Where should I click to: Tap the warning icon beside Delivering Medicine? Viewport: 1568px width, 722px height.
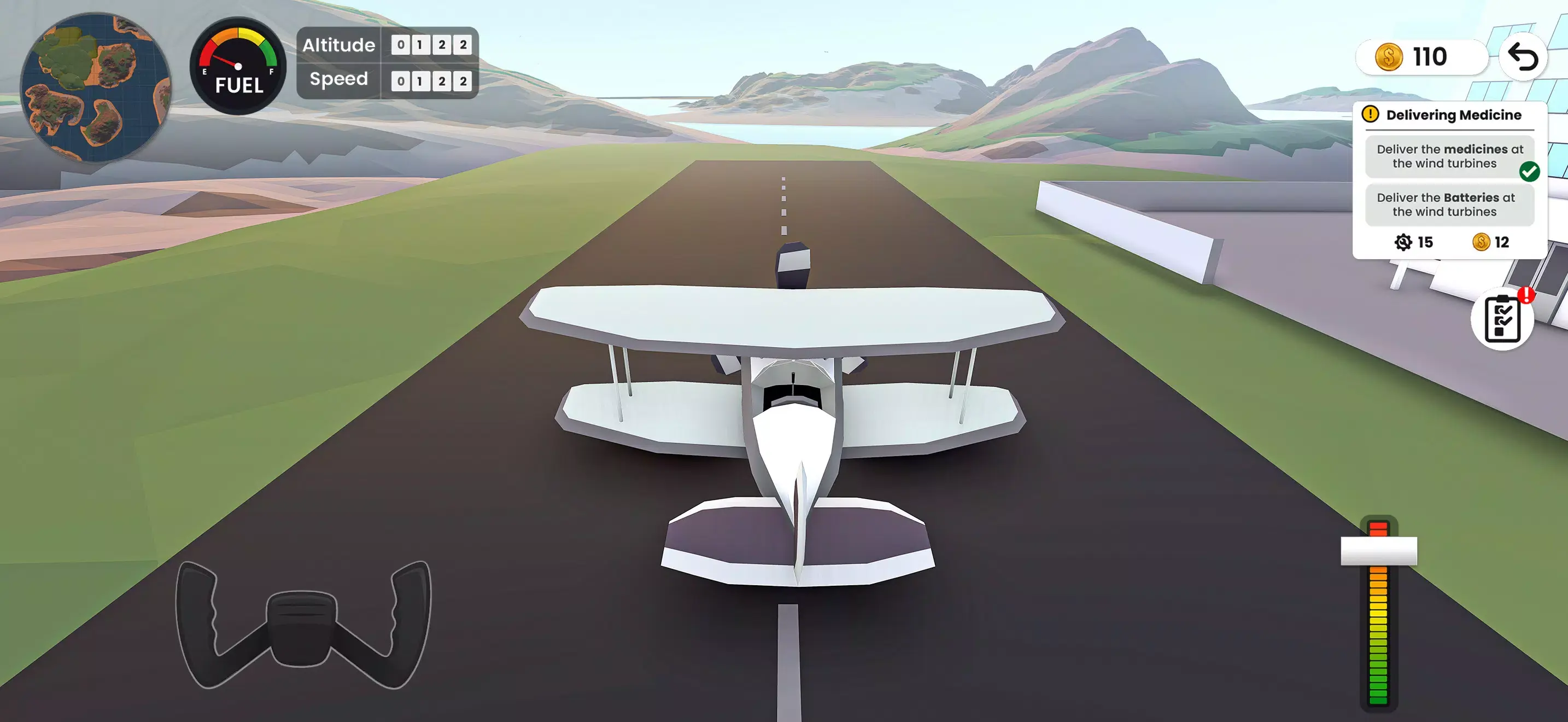(1371, 114)
